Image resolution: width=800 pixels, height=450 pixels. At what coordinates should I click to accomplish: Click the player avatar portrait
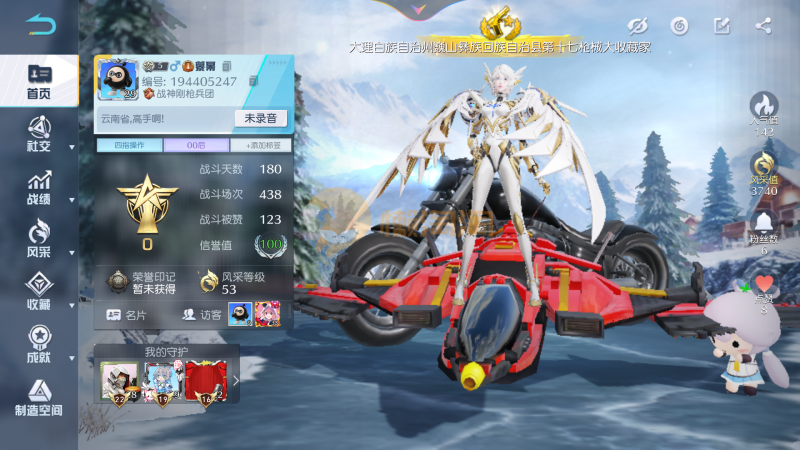(x=116, y=80)
